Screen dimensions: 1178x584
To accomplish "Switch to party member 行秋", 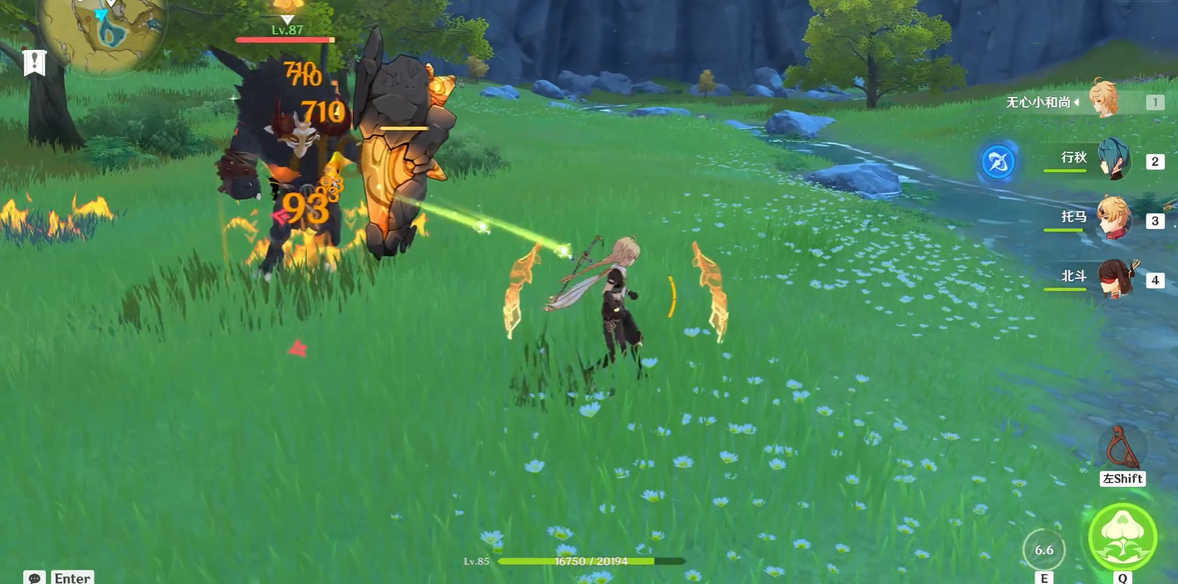I will pyautogui.click(x=1112, y=160).
